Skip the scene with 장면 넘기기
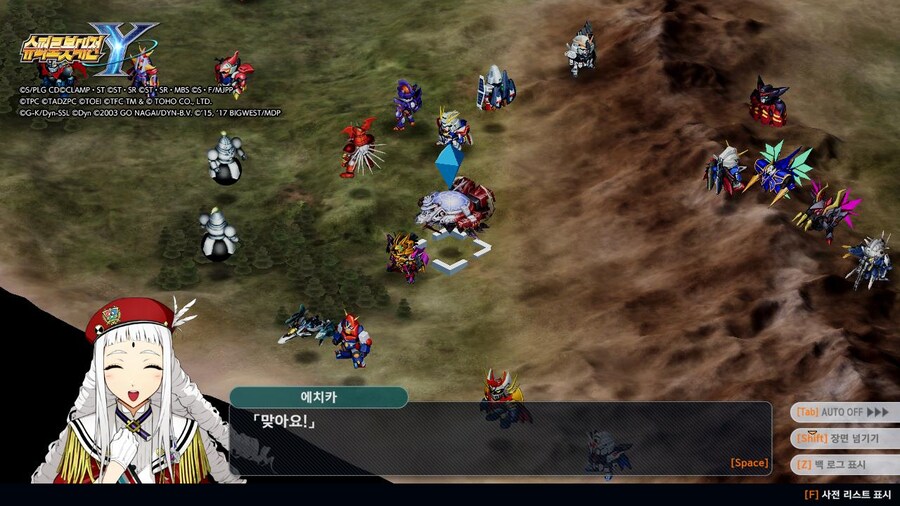 [843, 438]
